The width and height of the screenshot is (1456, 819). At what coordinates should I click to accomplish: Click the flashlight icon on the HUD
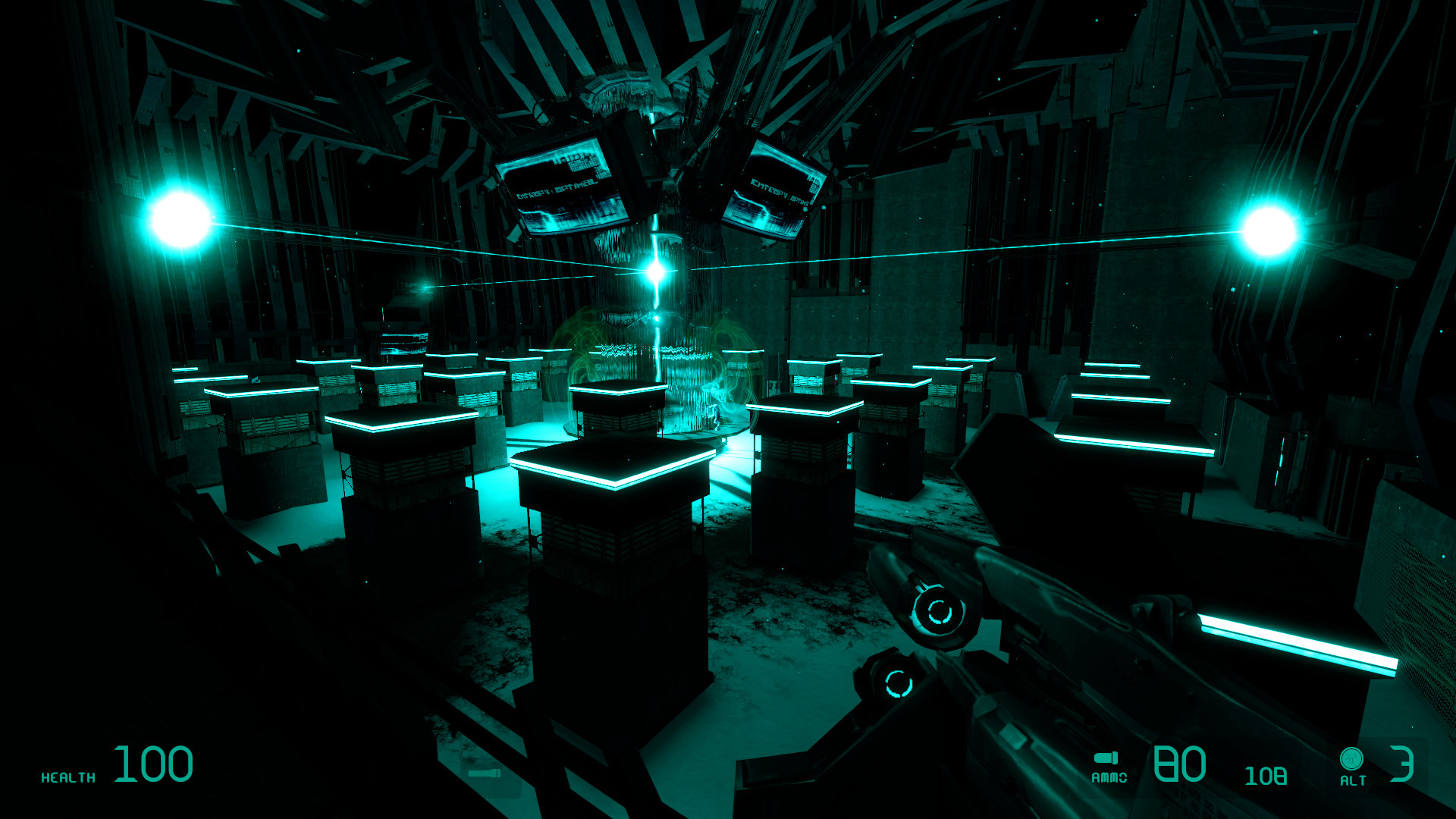[x=484, y=772]
